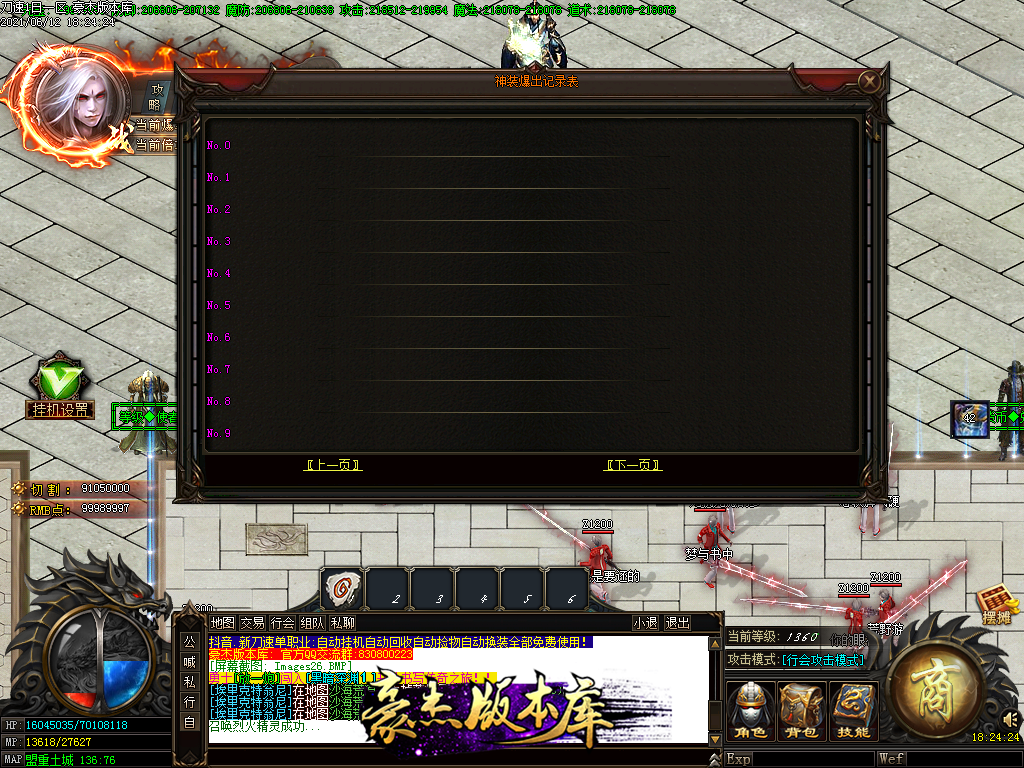Screen dimensions: 1024x768
Task: Switch to the 组队 team tab
Action: click(312, 623)
